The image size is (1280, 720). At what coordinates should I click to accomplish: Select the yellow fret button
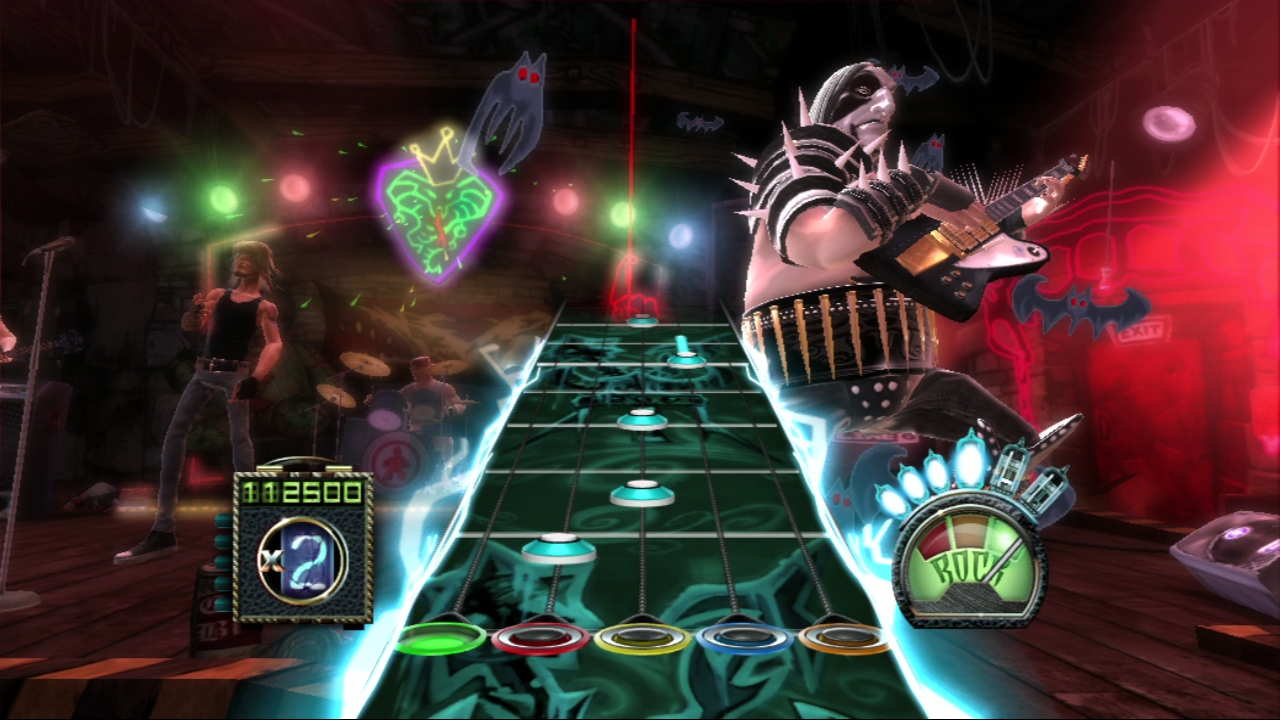[x=643, y=637]
